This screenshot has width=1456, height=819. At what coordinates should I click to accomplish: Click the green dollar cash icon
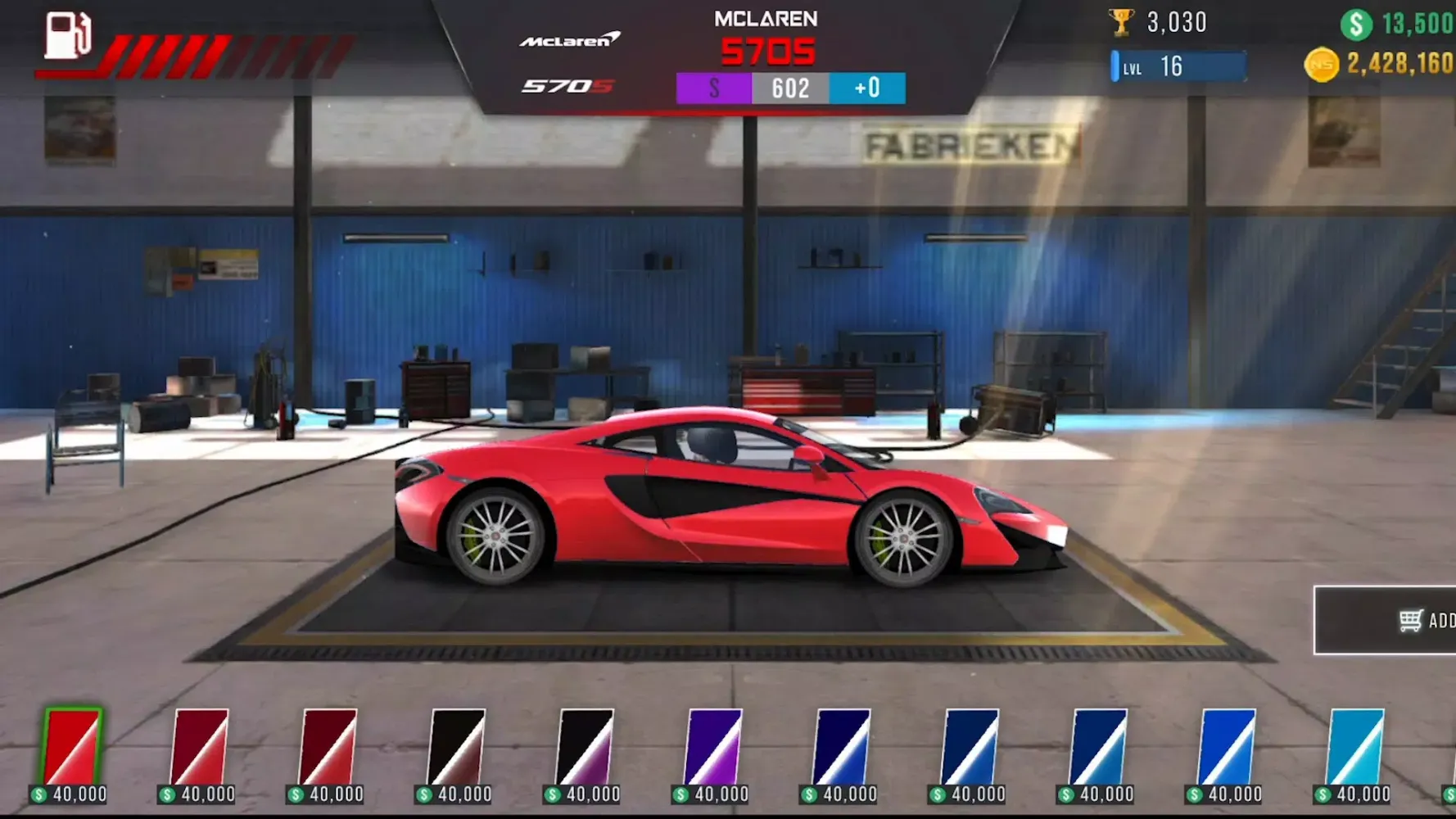(1357, 23)
